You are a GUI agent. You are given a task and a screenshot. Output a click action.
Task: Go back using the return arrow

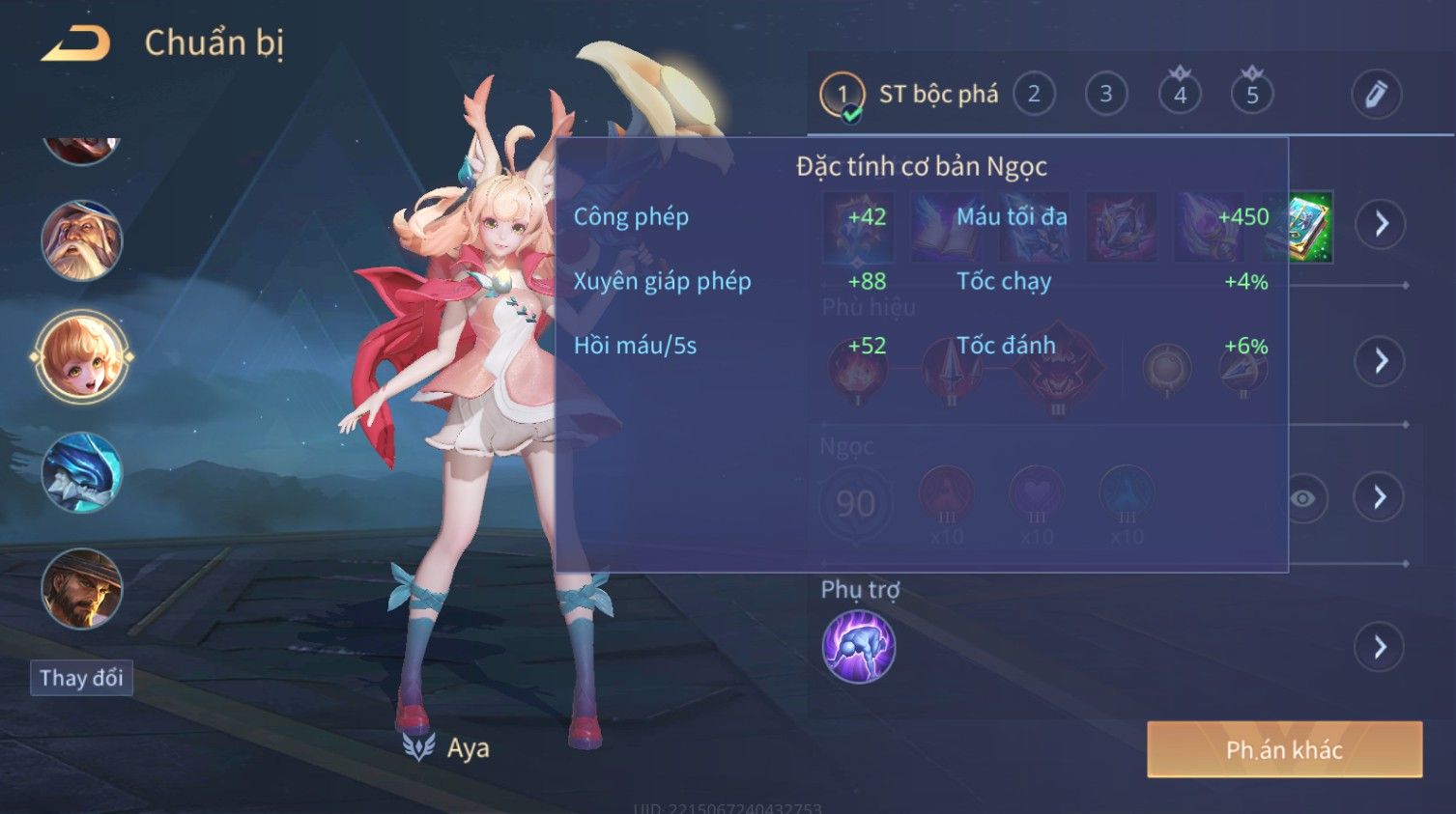(75, 44)
